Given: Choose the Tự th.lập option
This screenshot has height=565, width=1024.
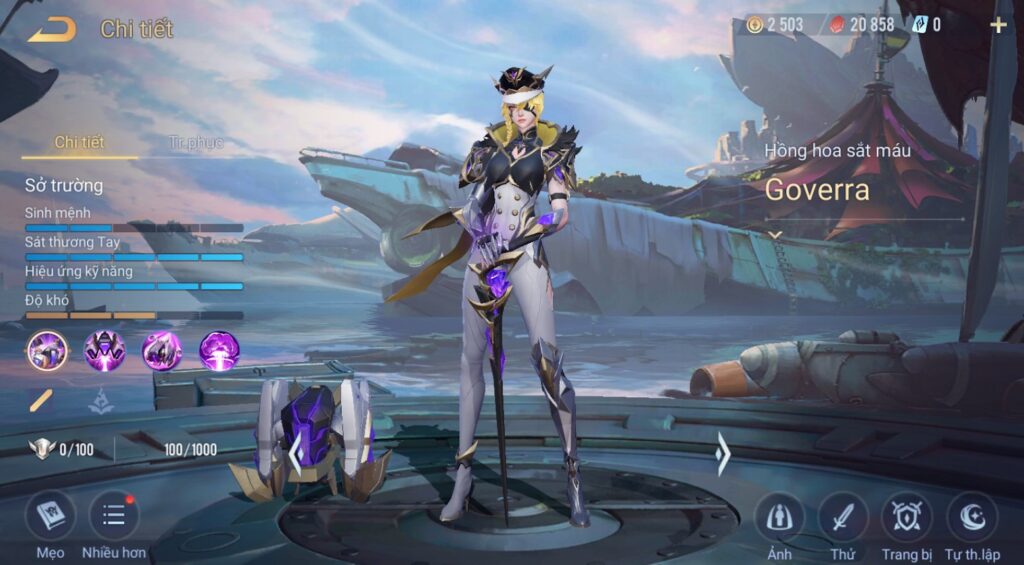Looking at the screenshot, I should pyautogui.click(x=972, y=518).
